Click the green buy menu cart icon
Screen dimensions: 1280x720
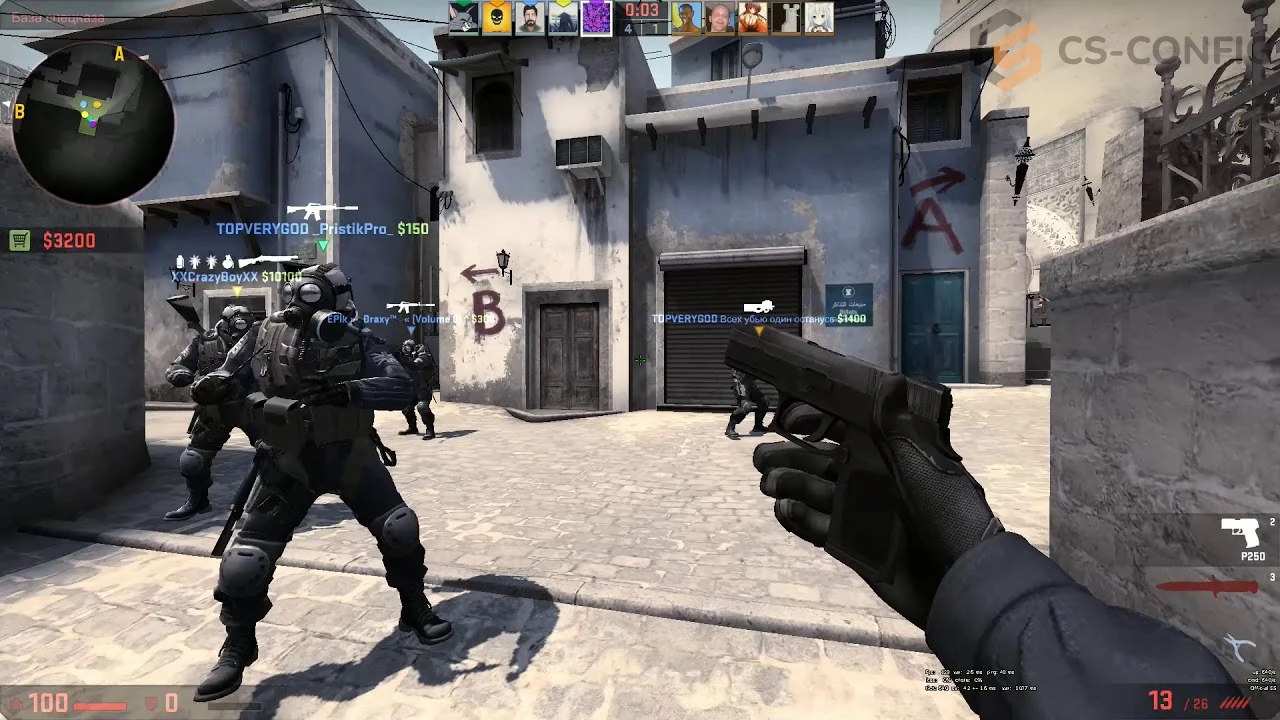tap(18, 240)
